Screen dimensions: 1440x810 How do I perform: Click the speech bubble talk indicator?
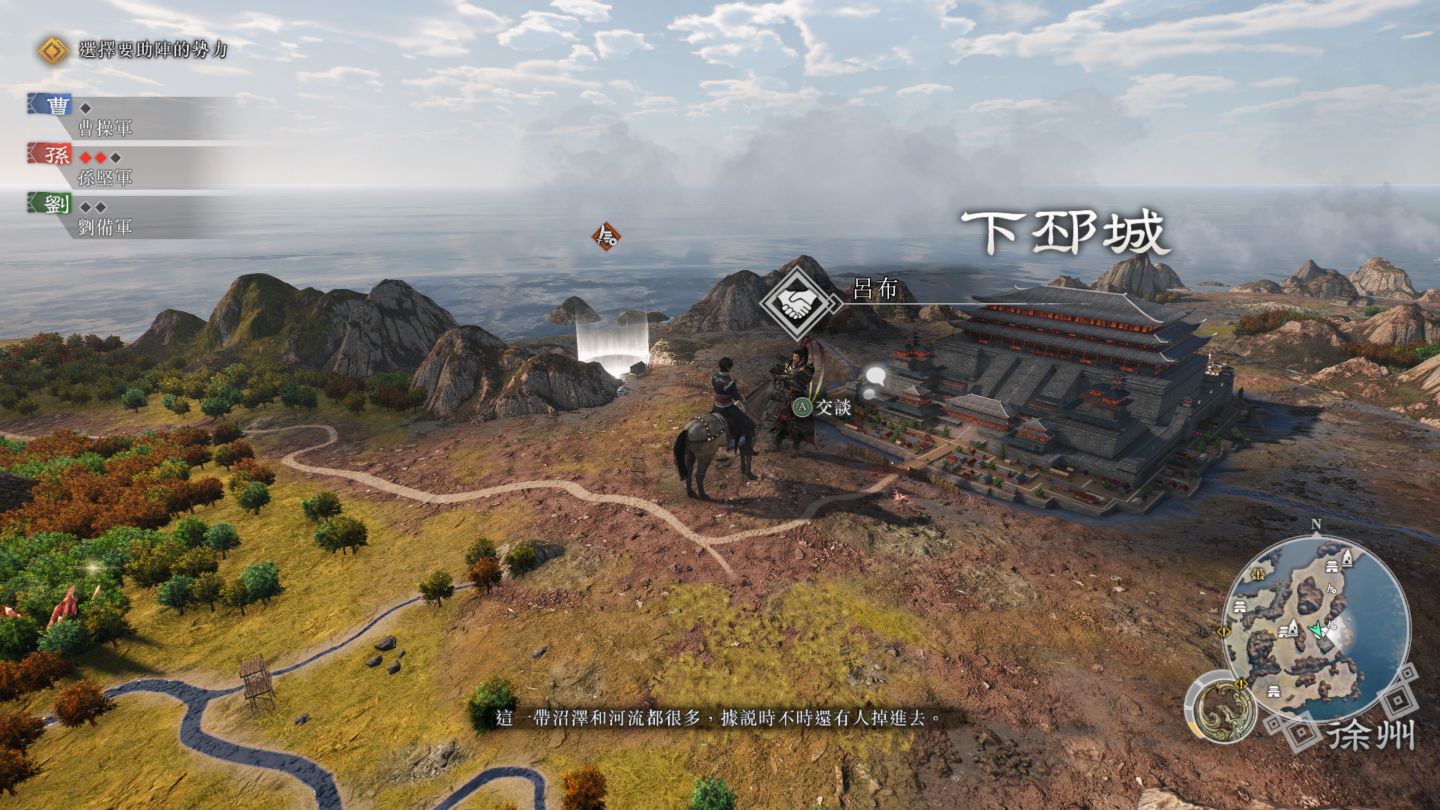[x=875, y=379]
